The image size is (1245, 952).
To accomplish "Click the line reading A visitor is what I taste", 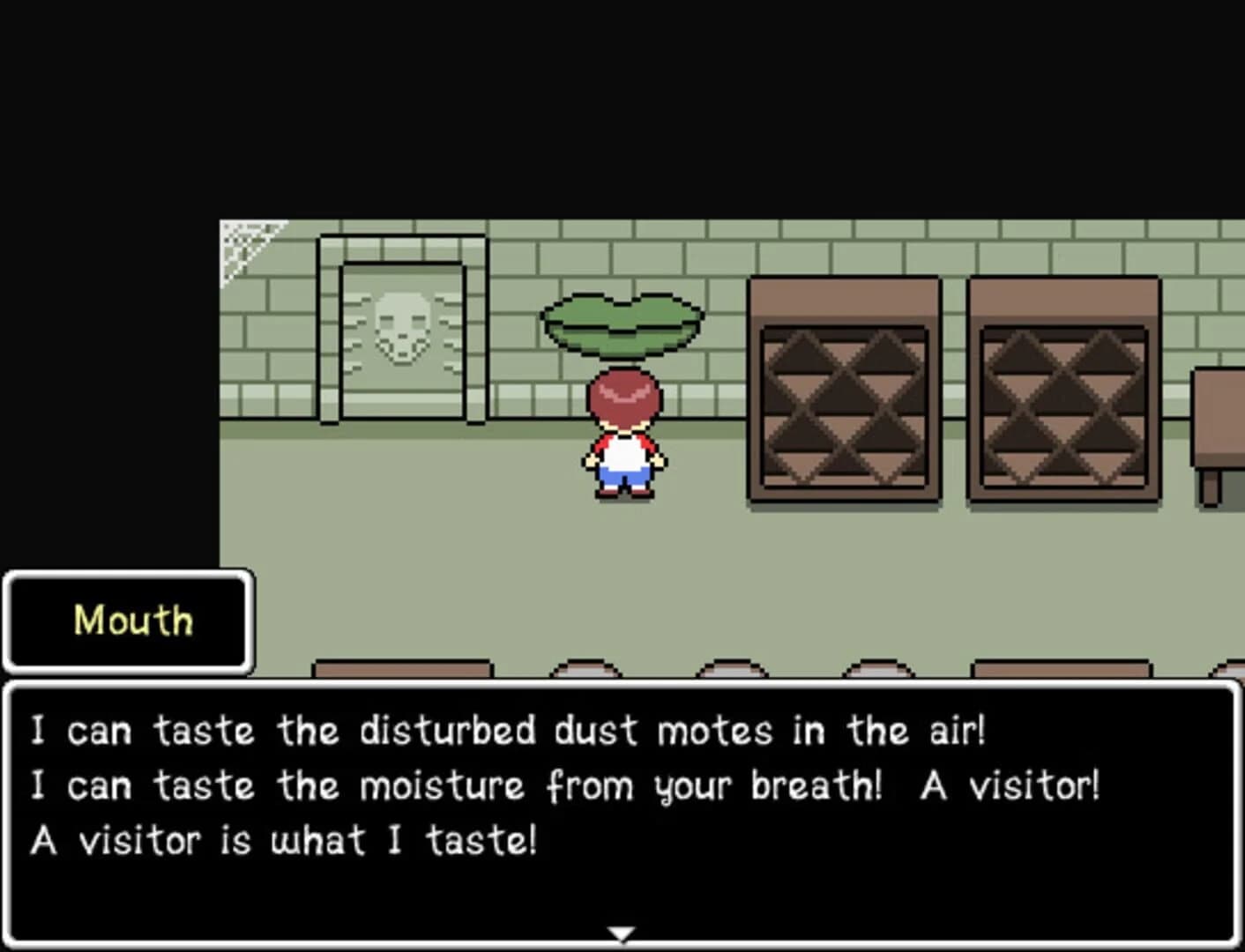I will 282,839.
